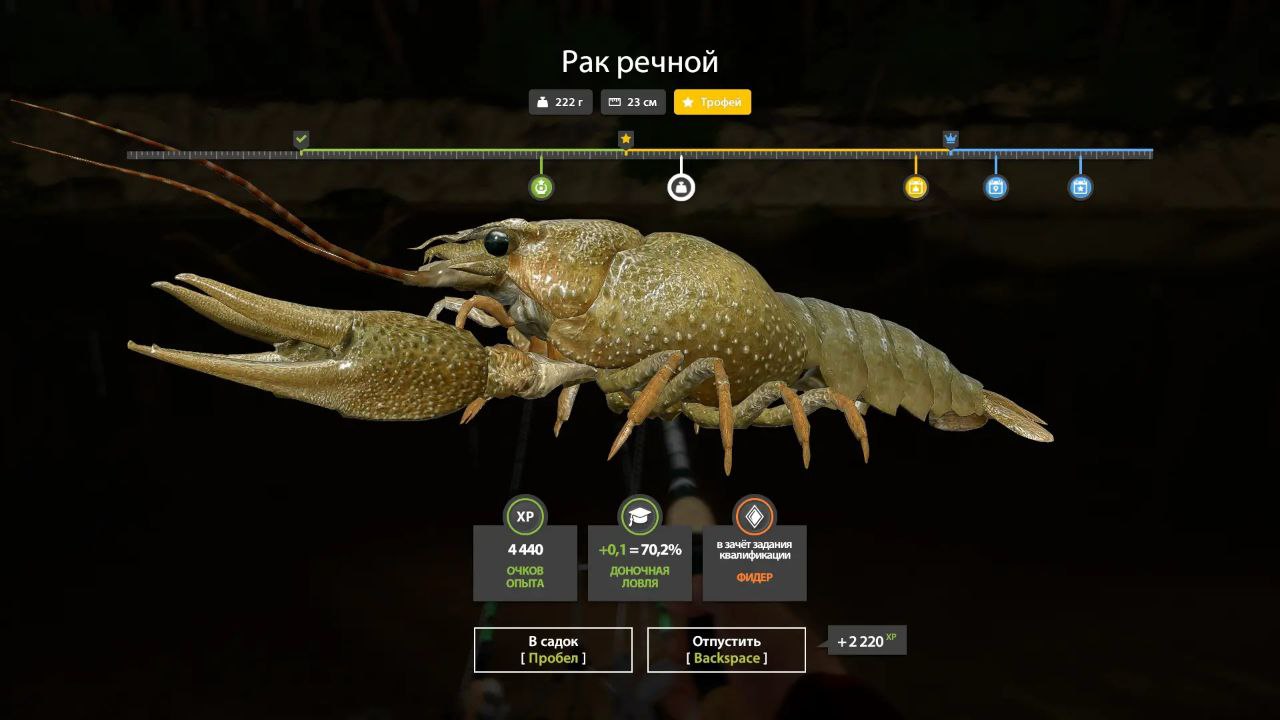Keep the crayfish in the keepnet
This screenshot has width=1280, height=720.
pos(553,650)
